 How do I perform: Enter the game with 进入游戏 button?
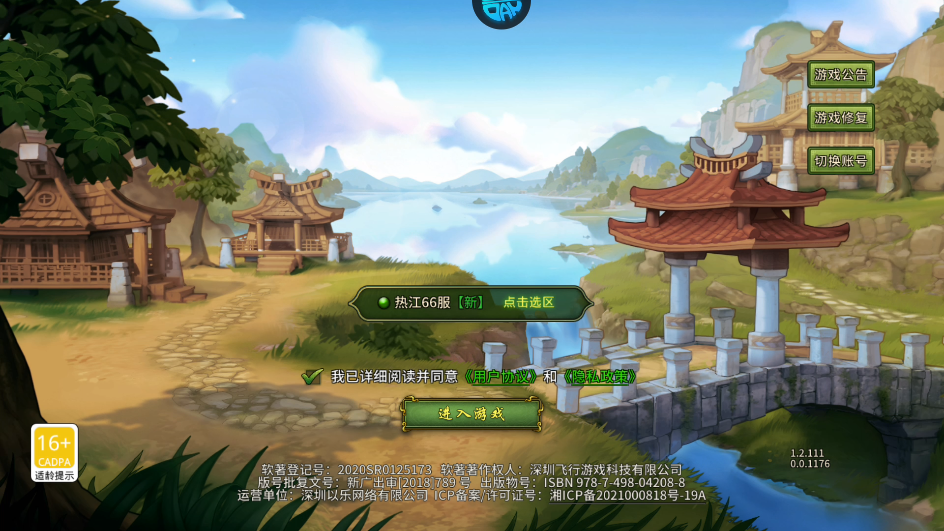[472, 413]
